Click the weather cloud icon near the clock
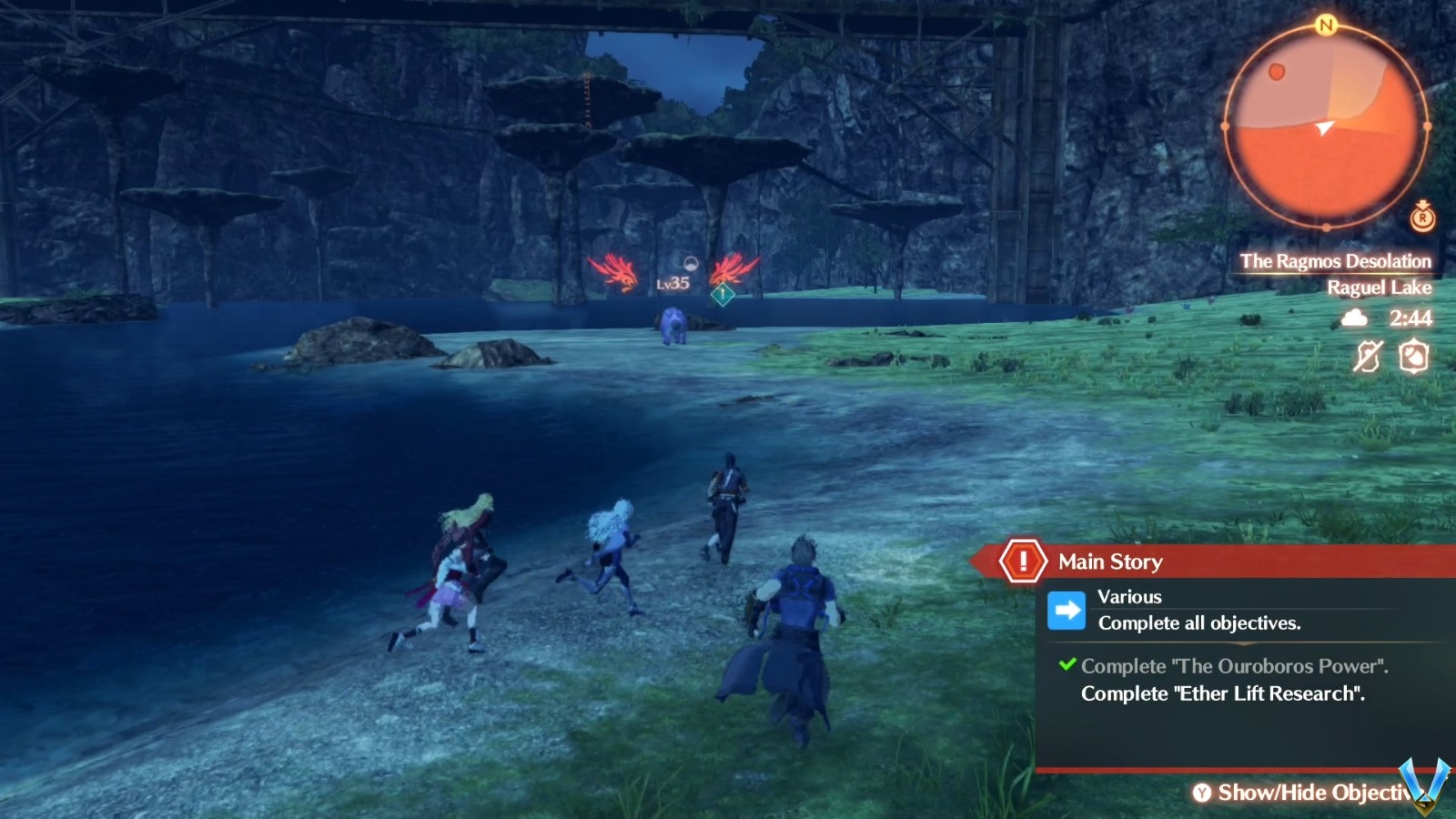The height and width of the screenshot is (819, 1456). click(x=1355, y=318)
